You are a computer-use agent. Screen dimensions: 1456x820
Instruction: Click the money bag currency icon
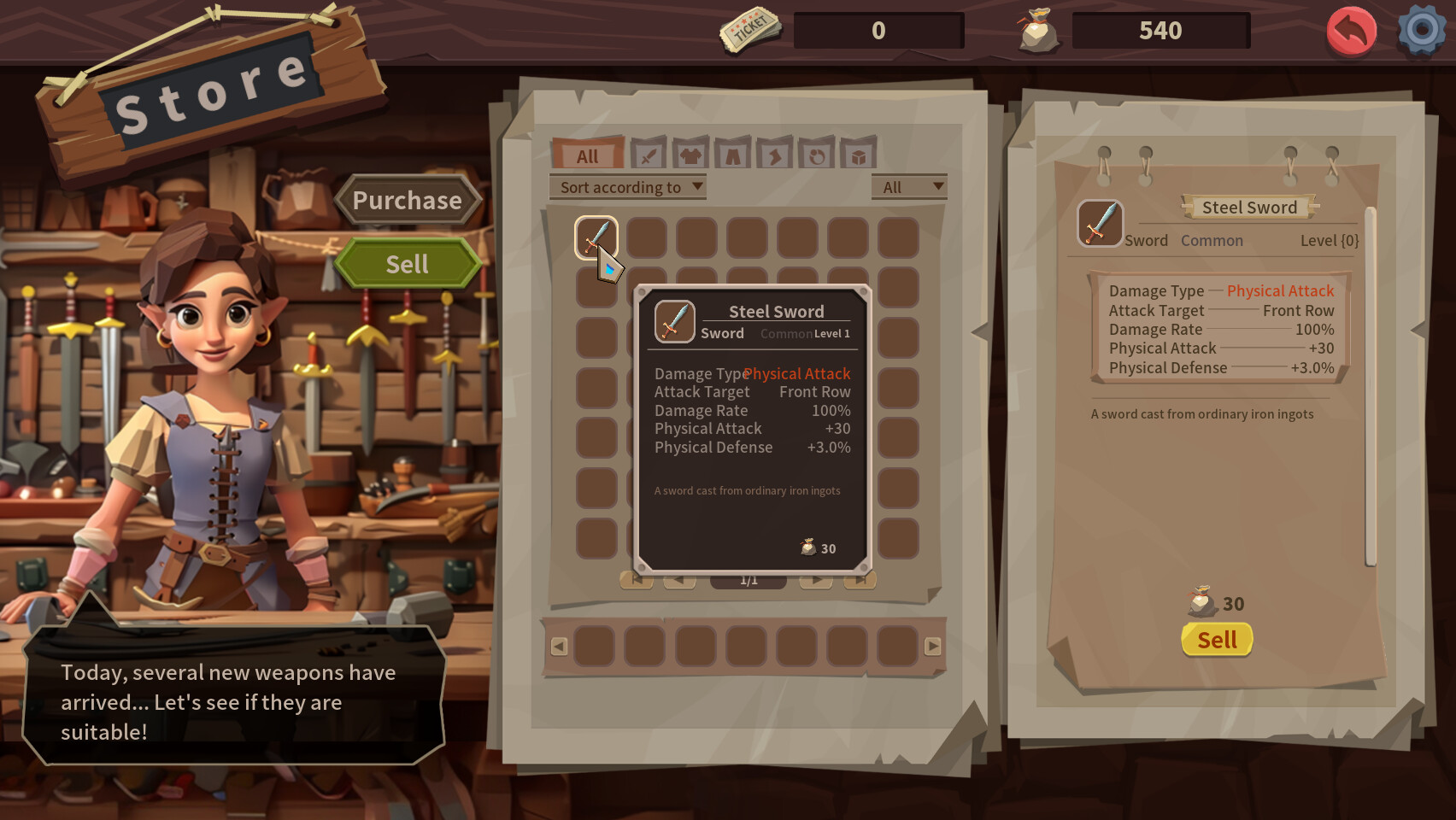coord(1036,29)
